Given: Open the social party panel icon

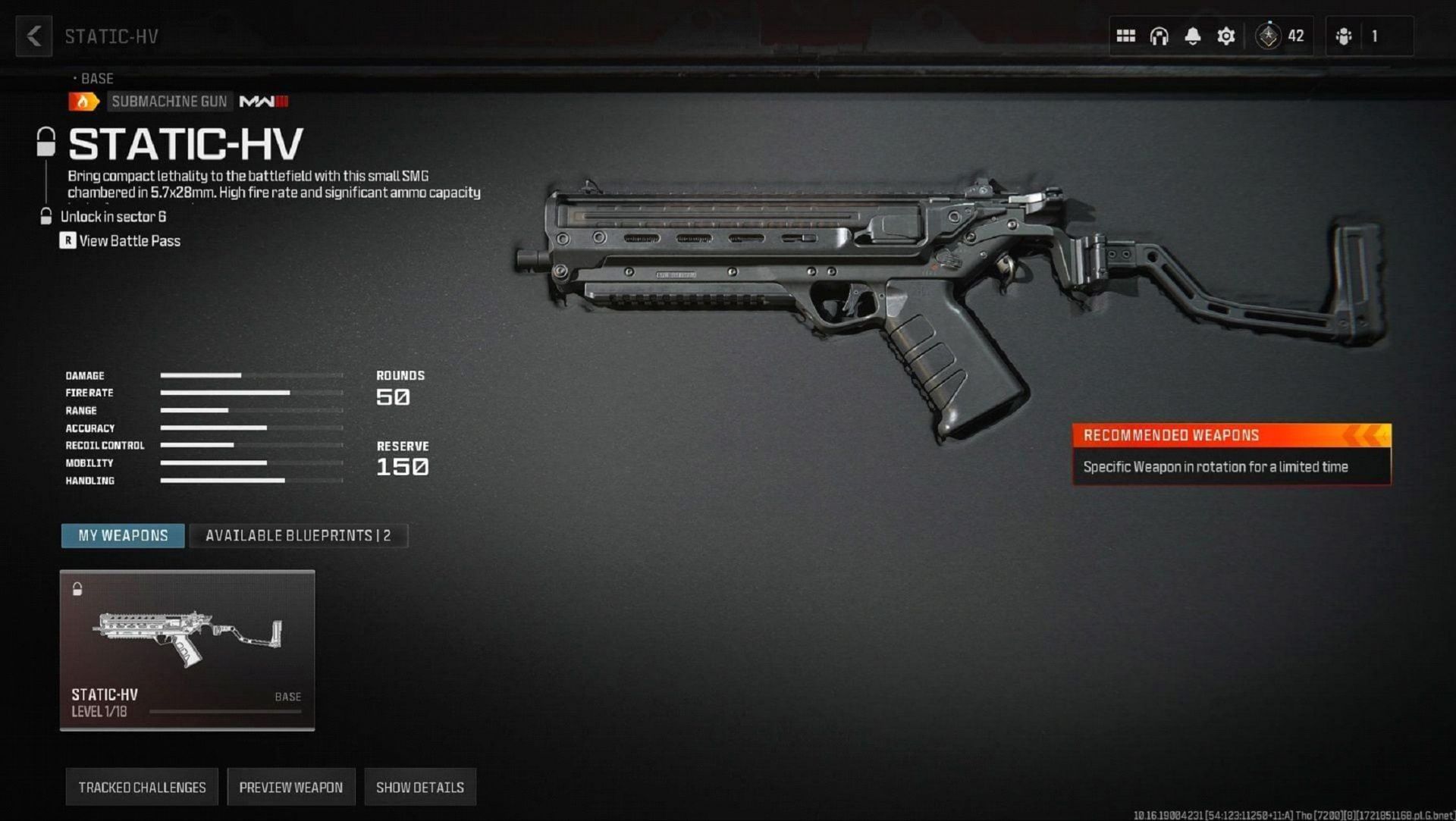Looking at the screenshot, I should point(1345,35).
